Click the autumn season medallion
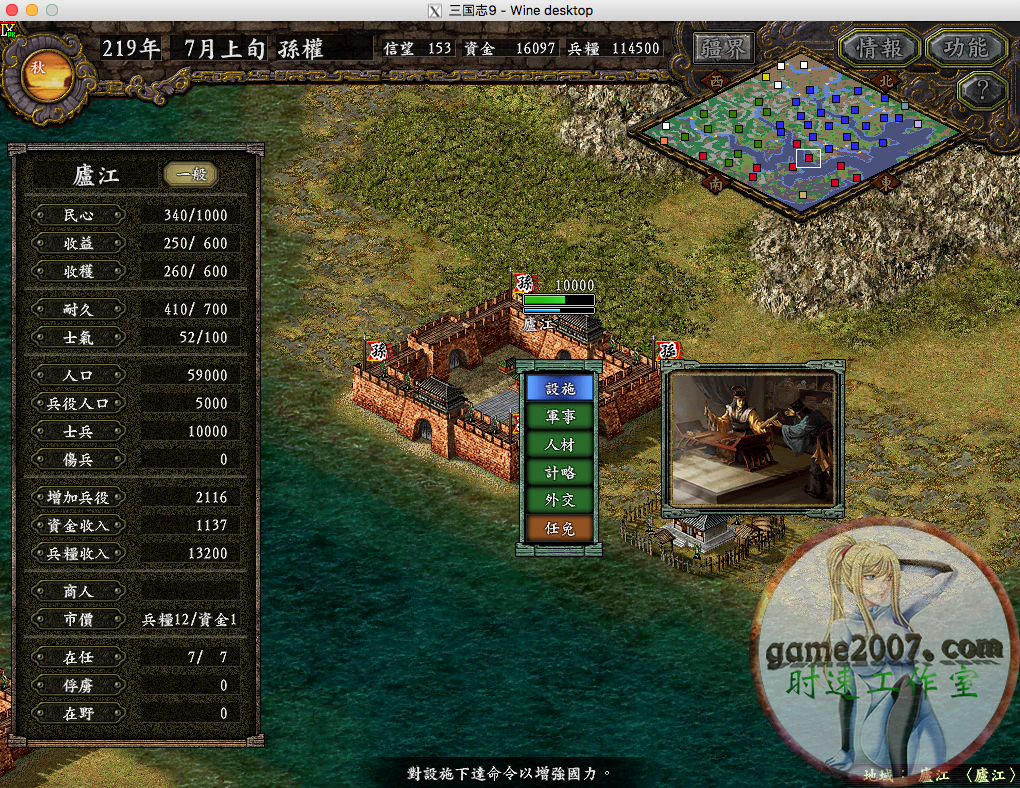The height and width of the screenshot is (788, 1020). click(38, 73)
